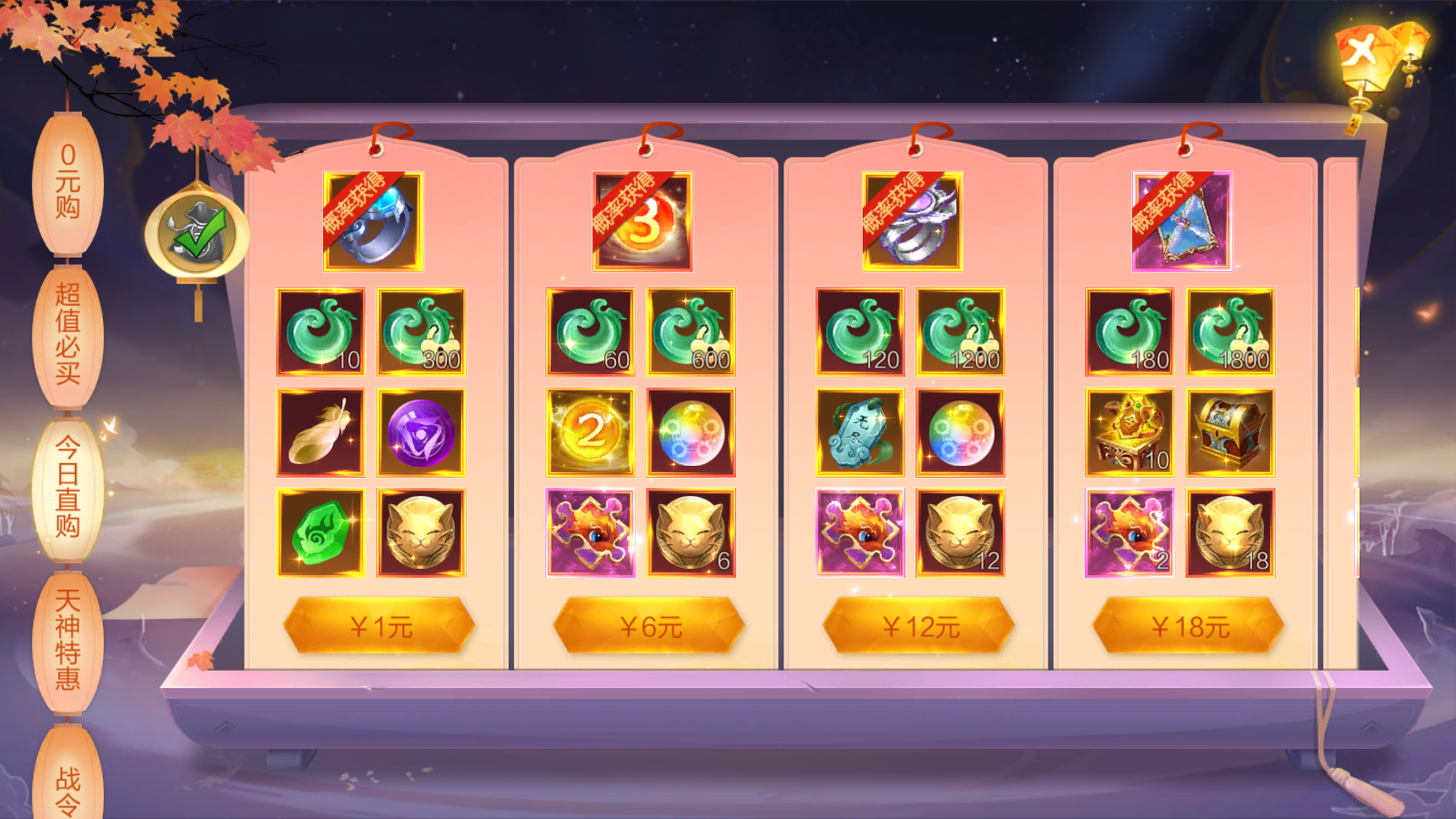View the green carved gem item
Viewport: 1456px width, 819px height.
320,532
